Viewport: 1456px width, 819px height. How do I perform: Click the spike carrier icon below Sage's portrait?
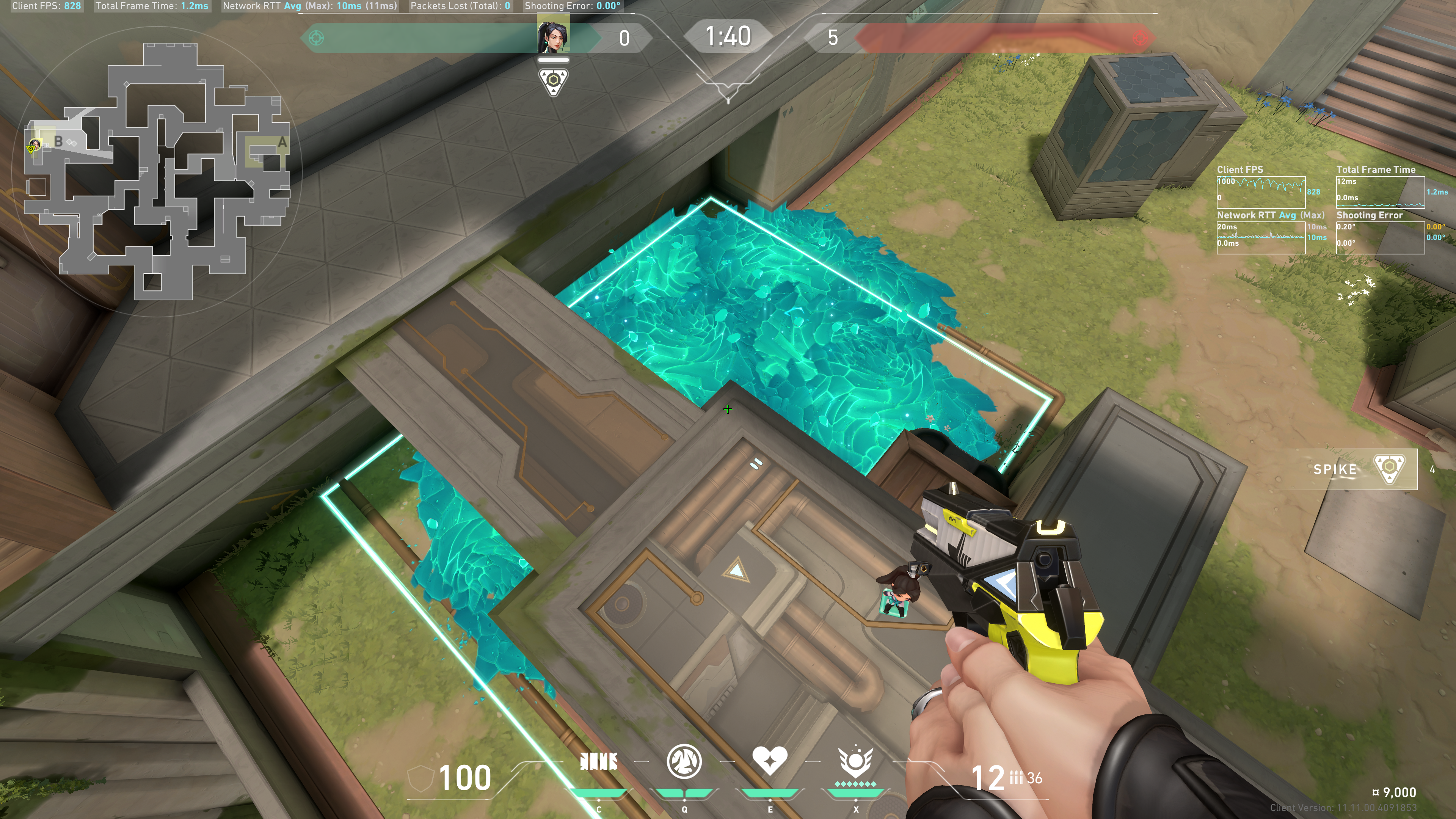tap(553, 82)
